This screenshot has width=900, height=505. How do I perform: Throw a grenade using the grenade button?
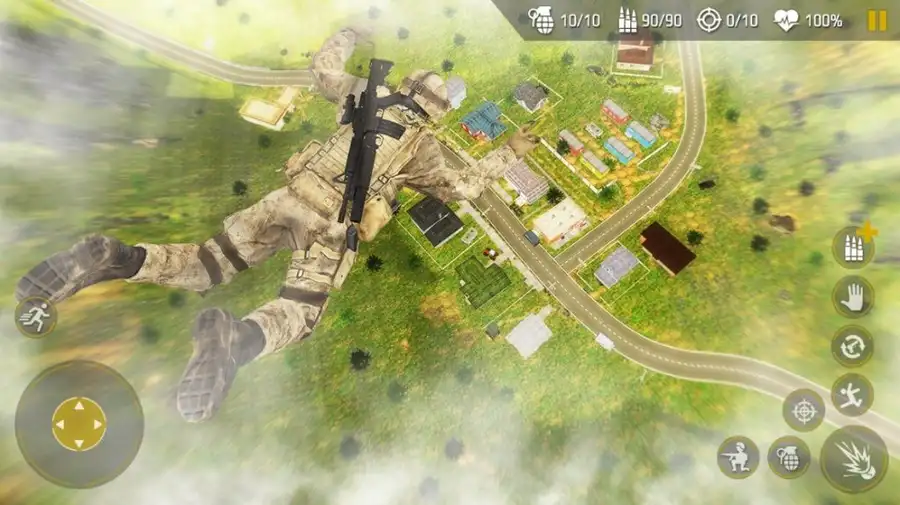click(788, 457)
